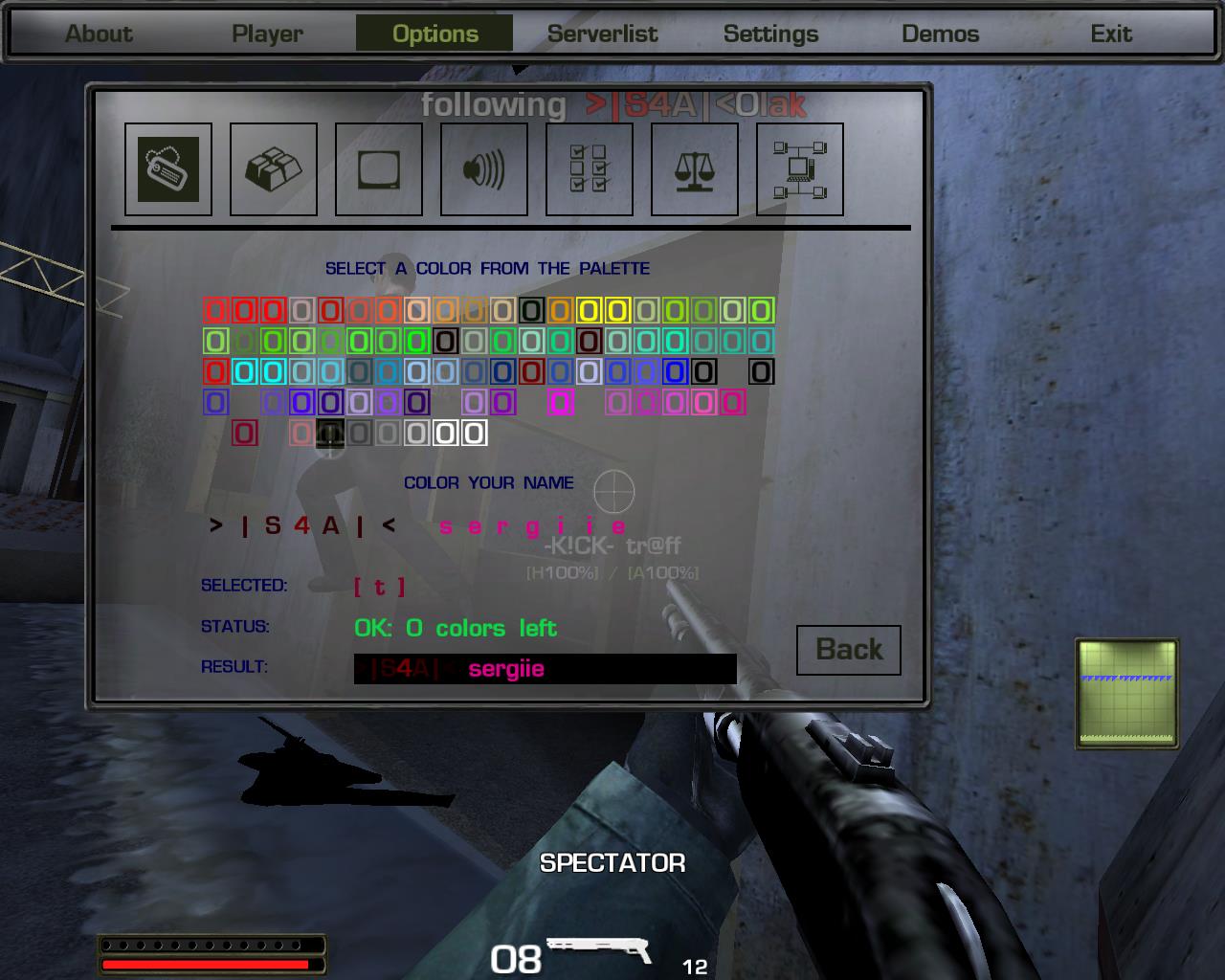This screenshot has height=980, width=1225.
Task: Pick the white swatch at palette end
Action: tap(474, 434)
